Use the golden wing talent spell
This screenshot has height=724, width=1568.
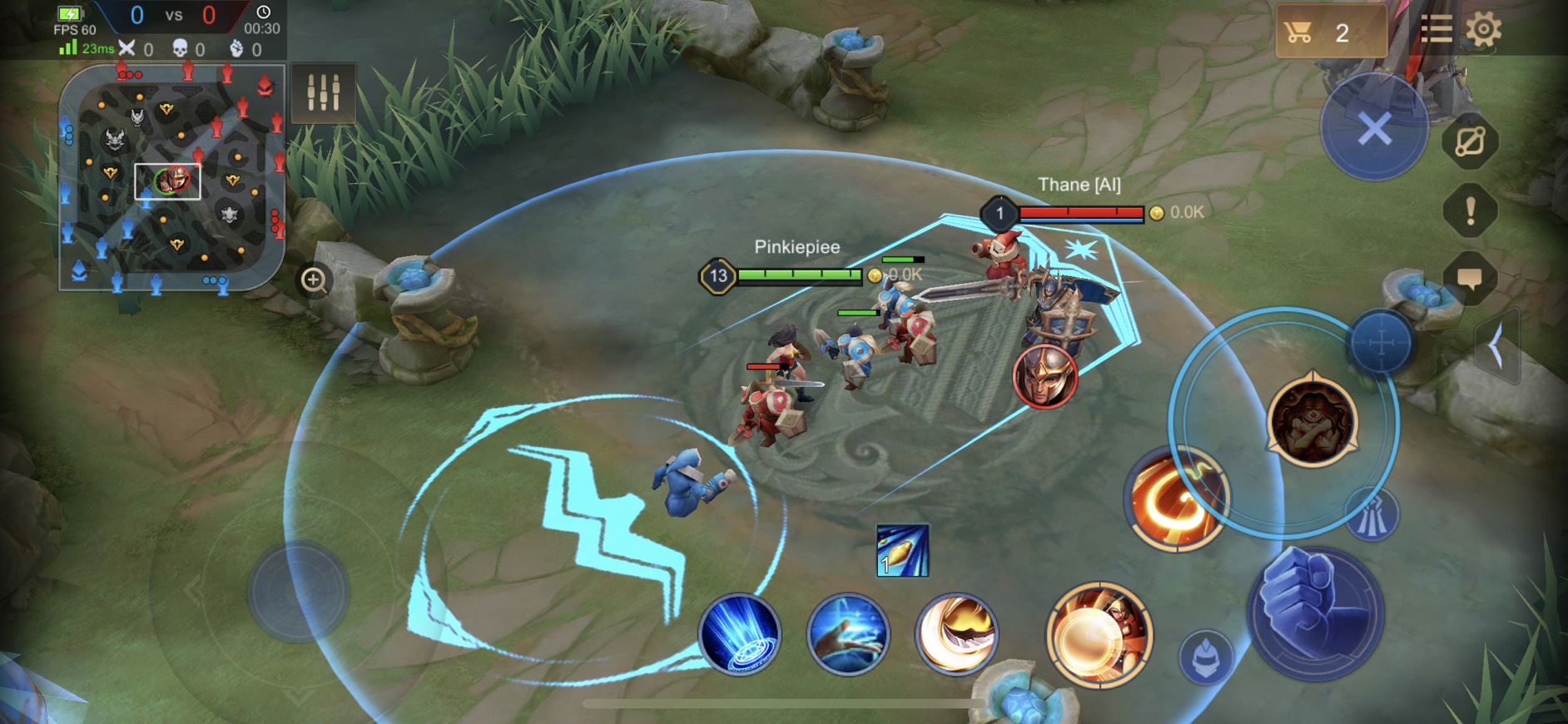point(956,634)
